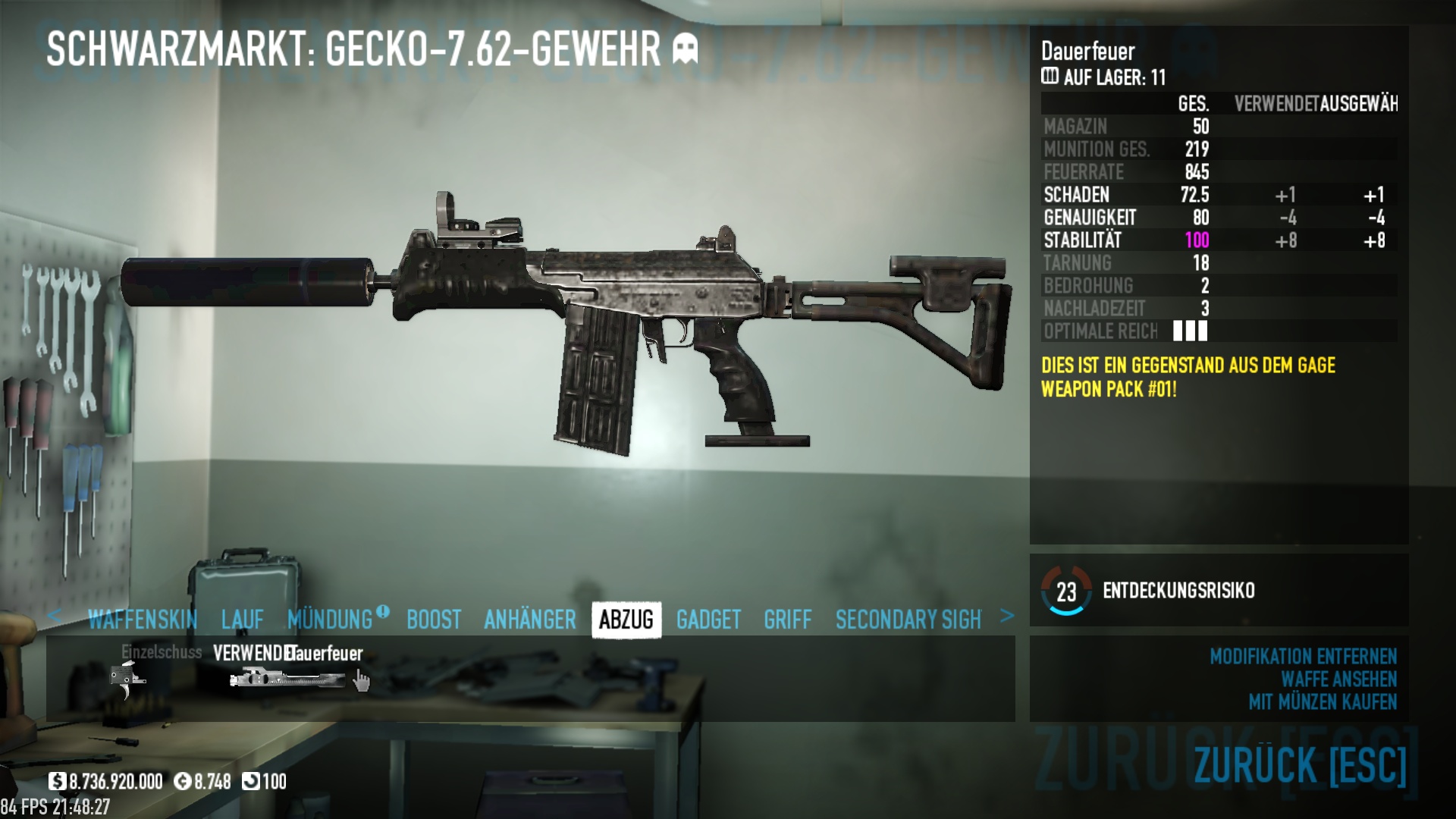Click Mit Münzen Kaufen

pyautogui.click(x=1323, y=701)
